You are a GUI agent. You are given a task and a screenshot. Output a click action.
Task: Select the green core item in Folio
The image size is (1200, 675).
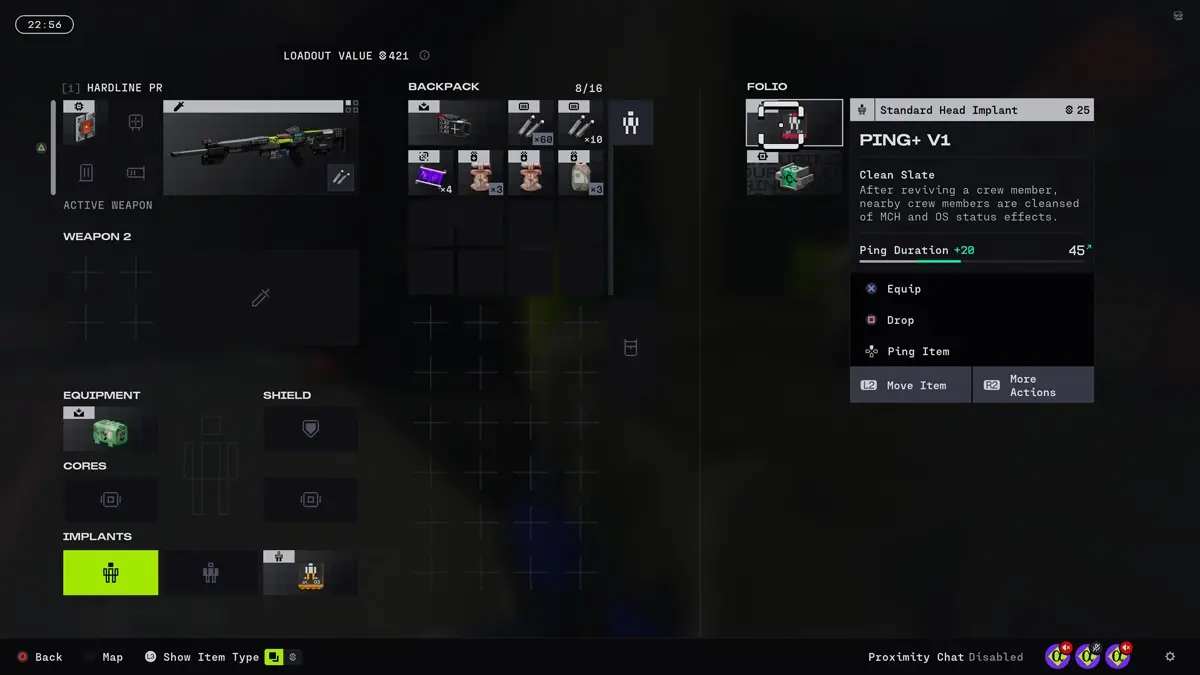click(x=795, y=173)
